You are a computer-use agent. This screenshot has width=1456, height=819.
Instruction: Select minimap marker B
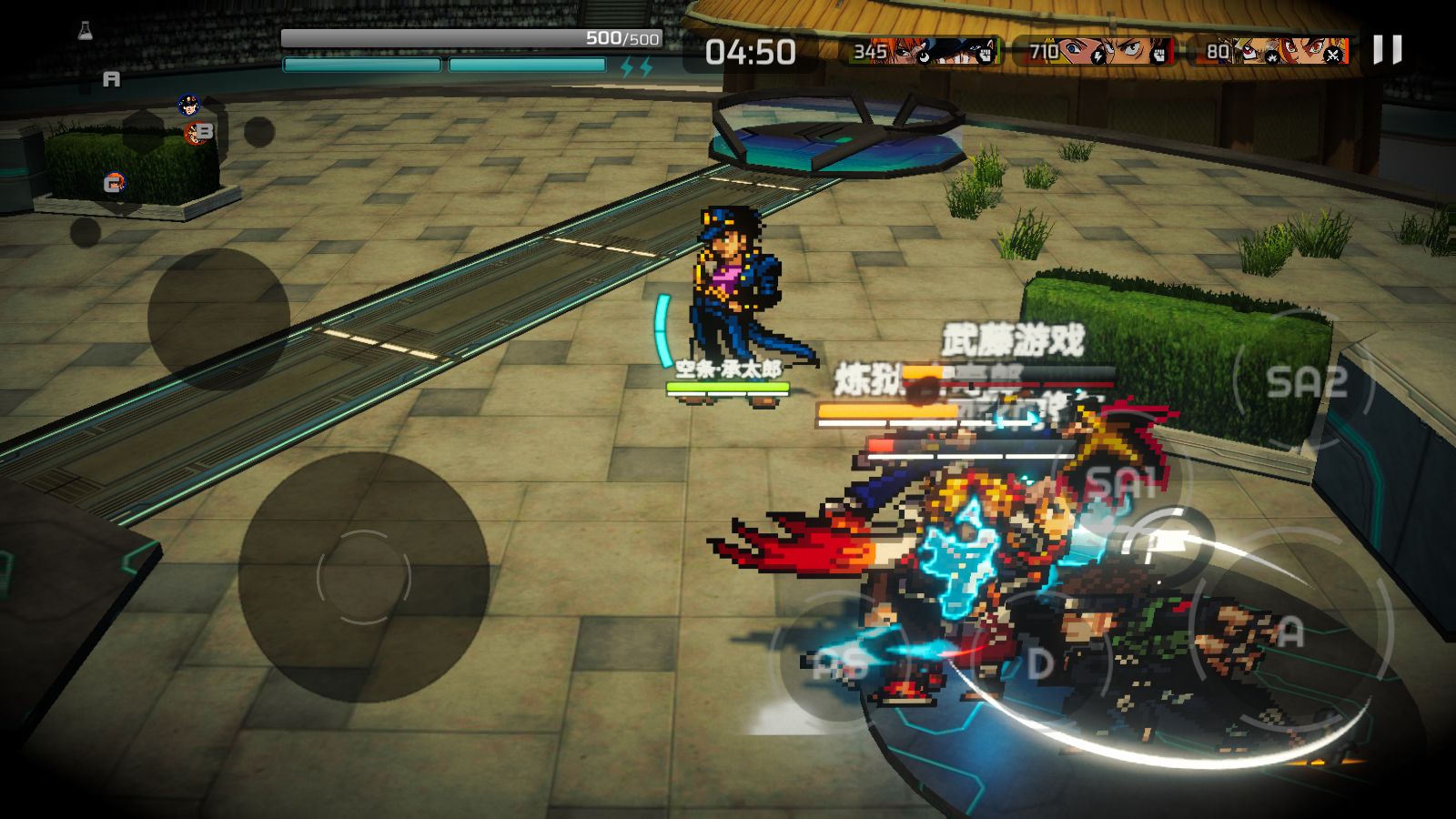click(202, 132)
